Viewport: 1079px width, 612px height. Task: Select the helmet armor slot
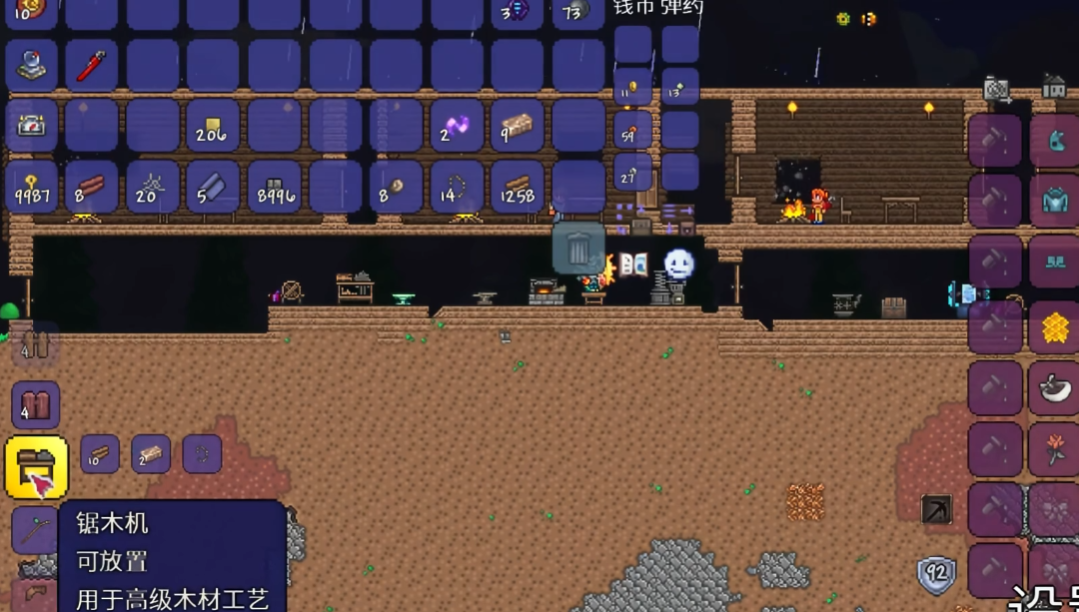(1054, 140)
